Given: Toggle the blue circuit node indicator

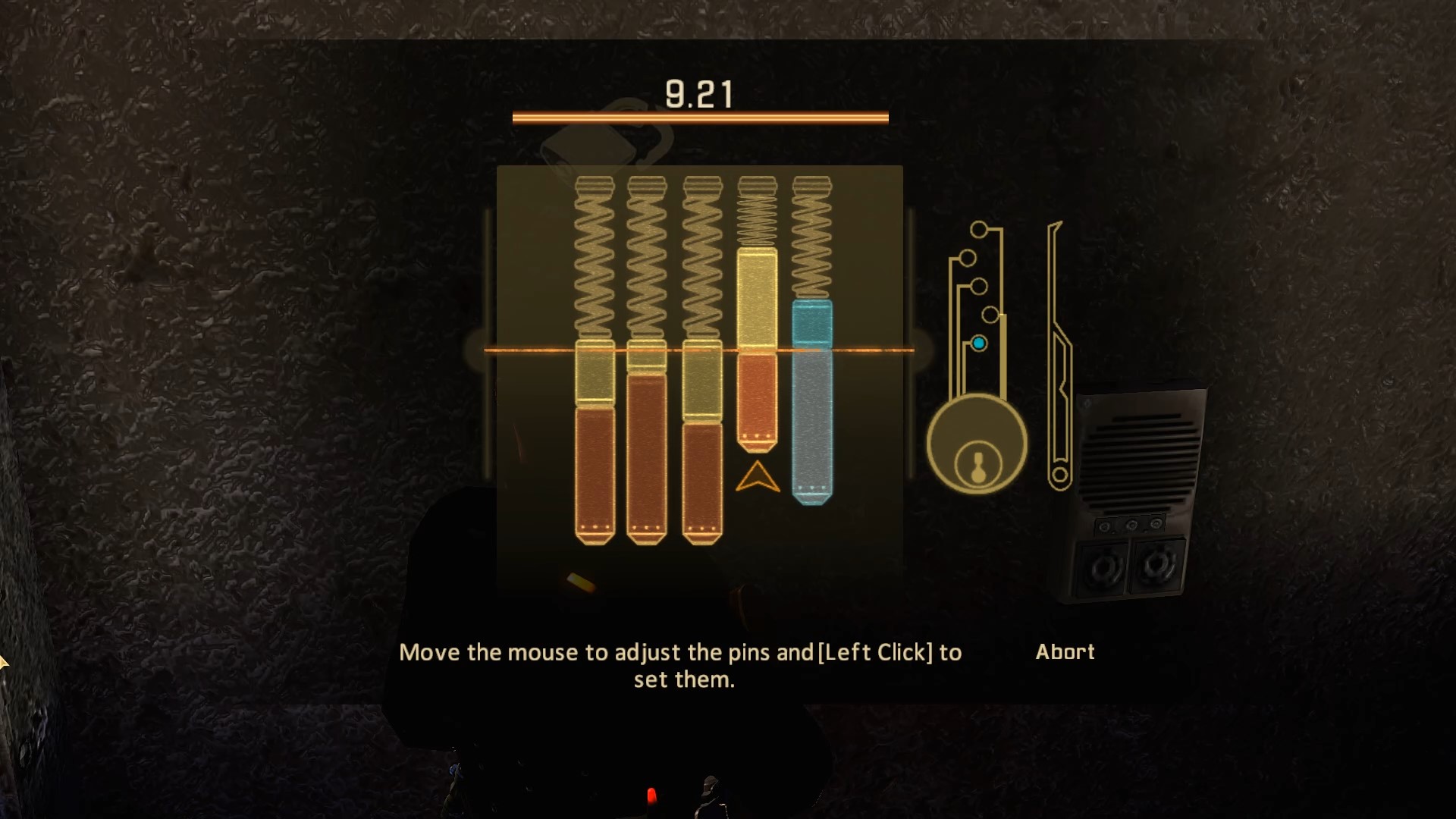Looking at the screenshot, I should (980, 343).
